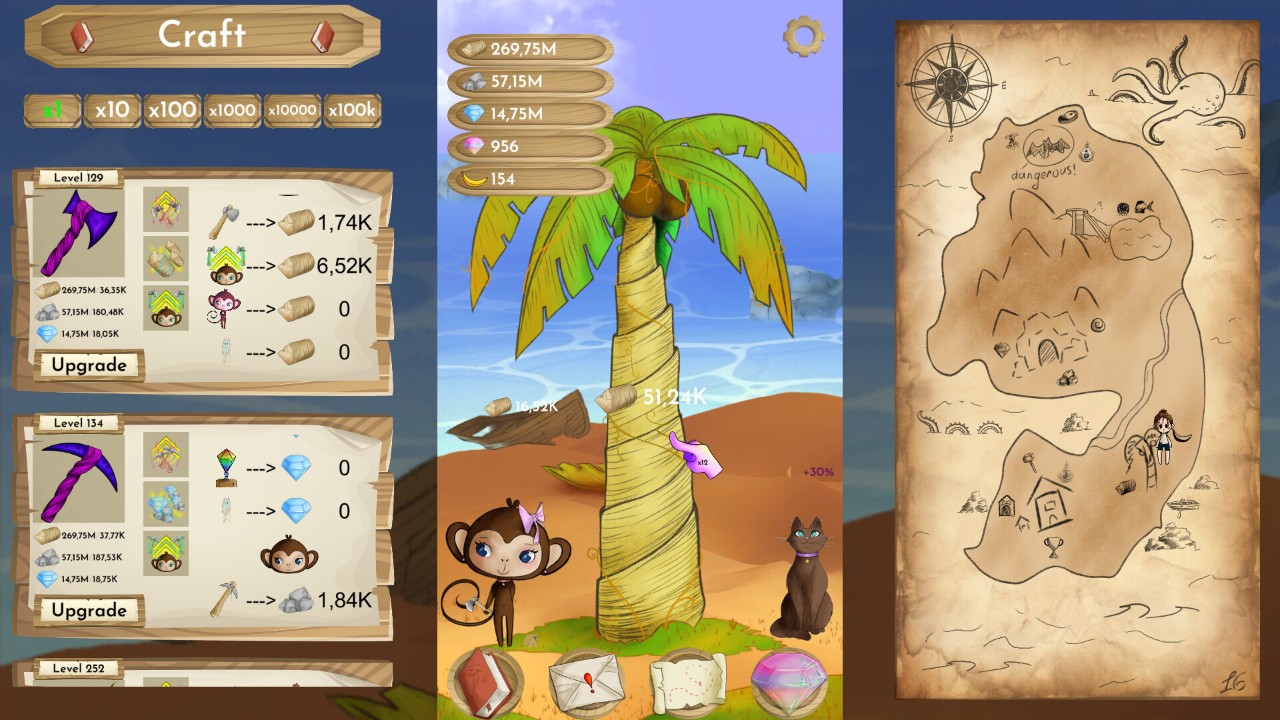The width and height of the screenshot is (1280, 720).
Task: Open the red book craft menu
Action: pos(488,681)
